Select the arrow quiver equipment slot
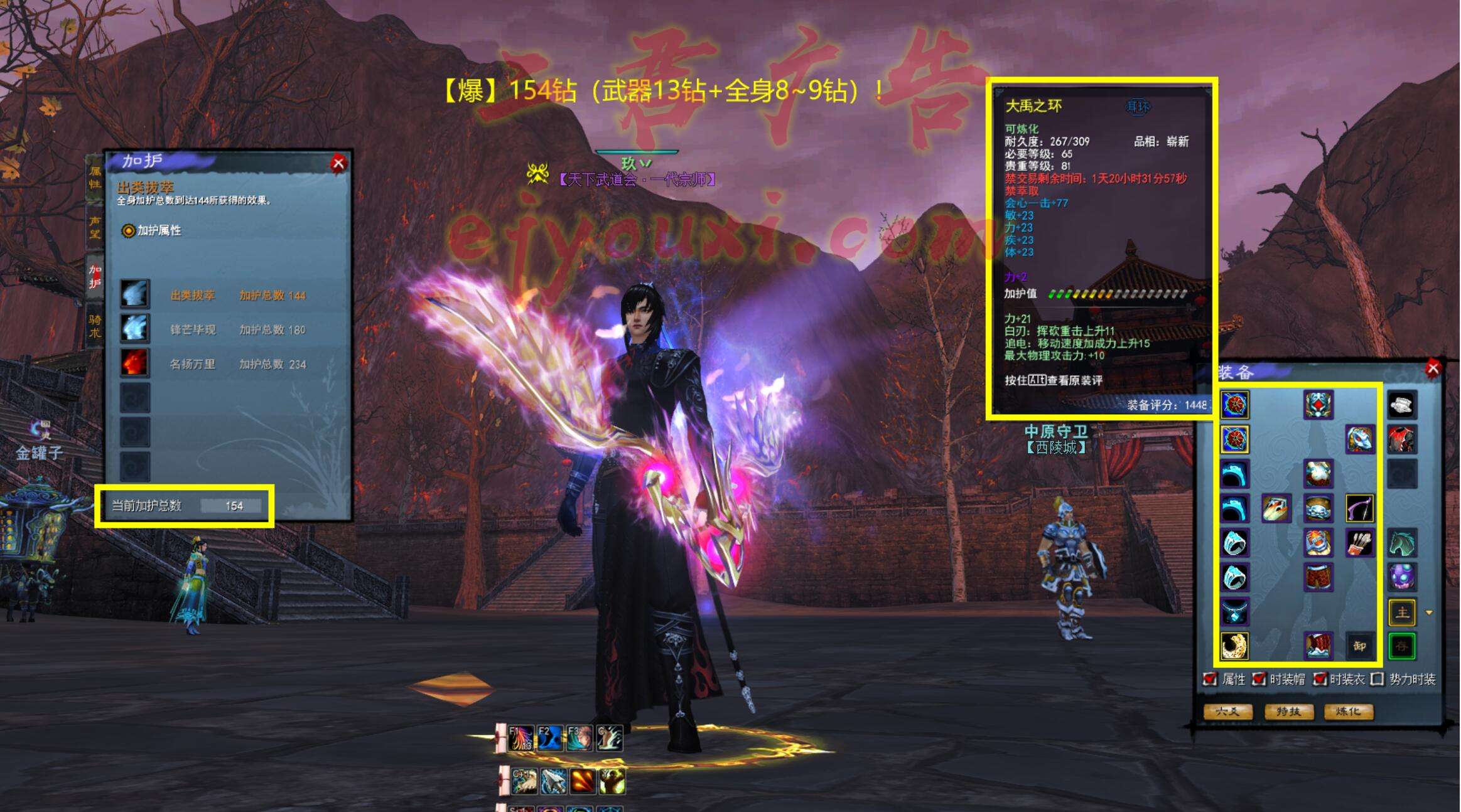 point(1359,542)
